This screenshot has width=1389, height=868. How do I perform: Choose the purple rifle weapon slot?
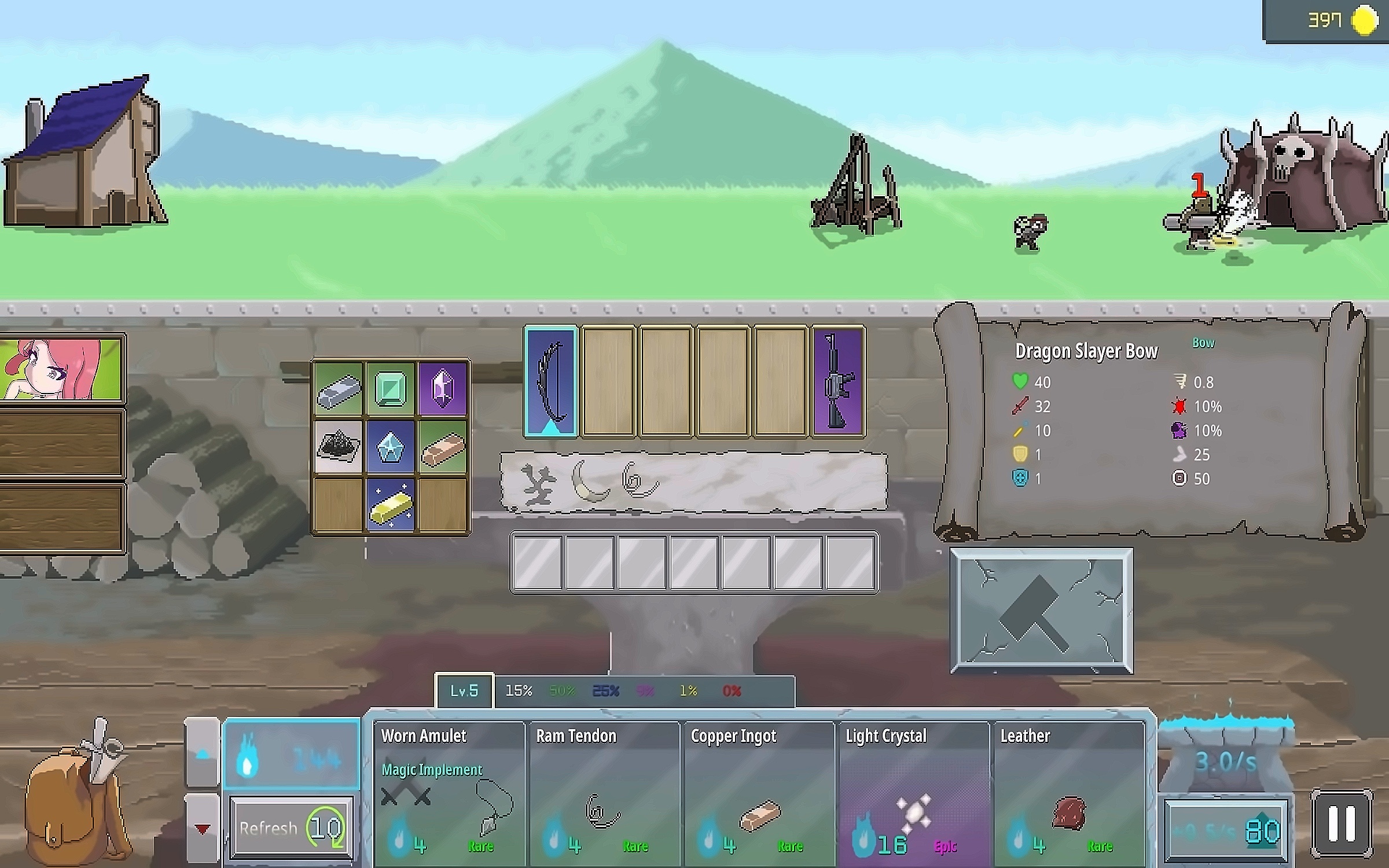coord(839,381)
